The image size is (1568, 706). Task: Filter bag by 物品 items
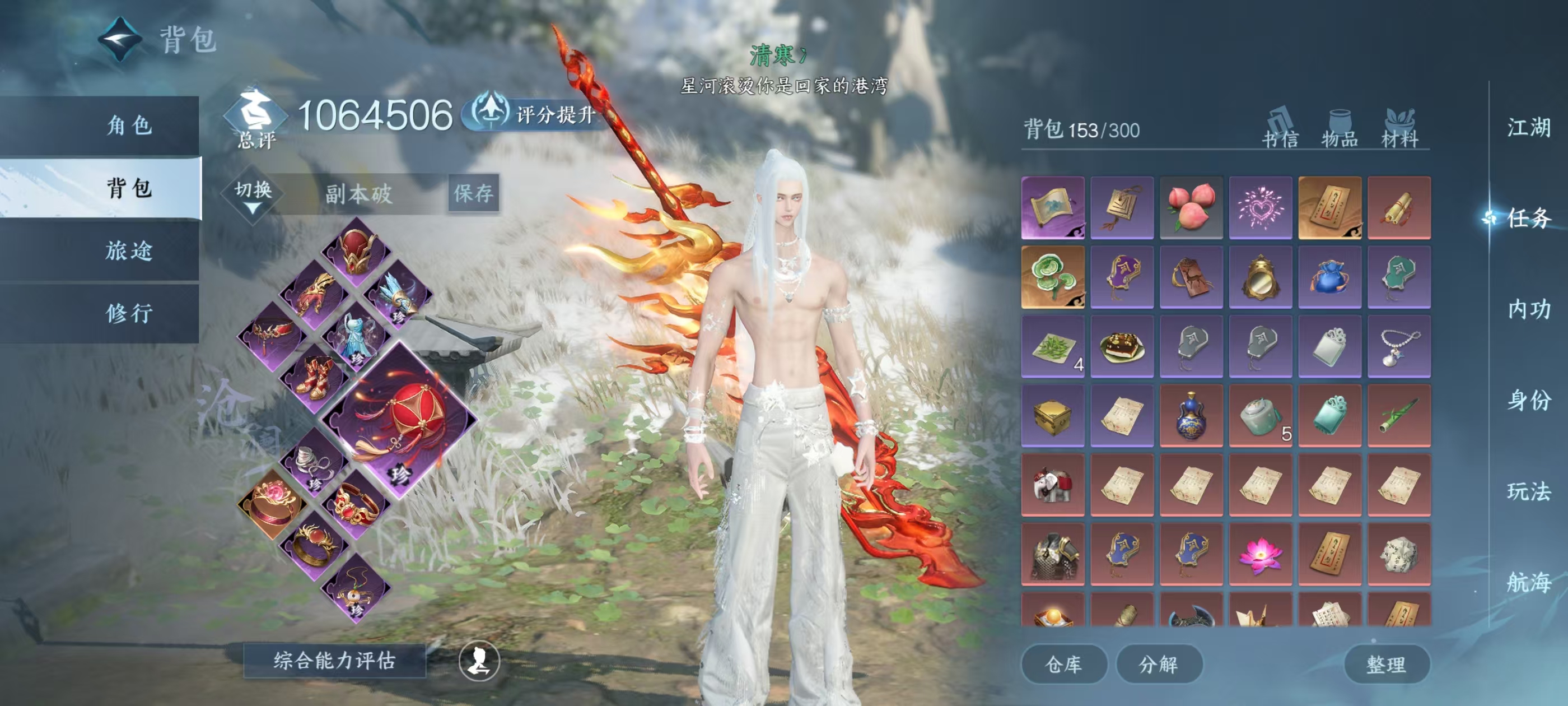[1340, 130]
